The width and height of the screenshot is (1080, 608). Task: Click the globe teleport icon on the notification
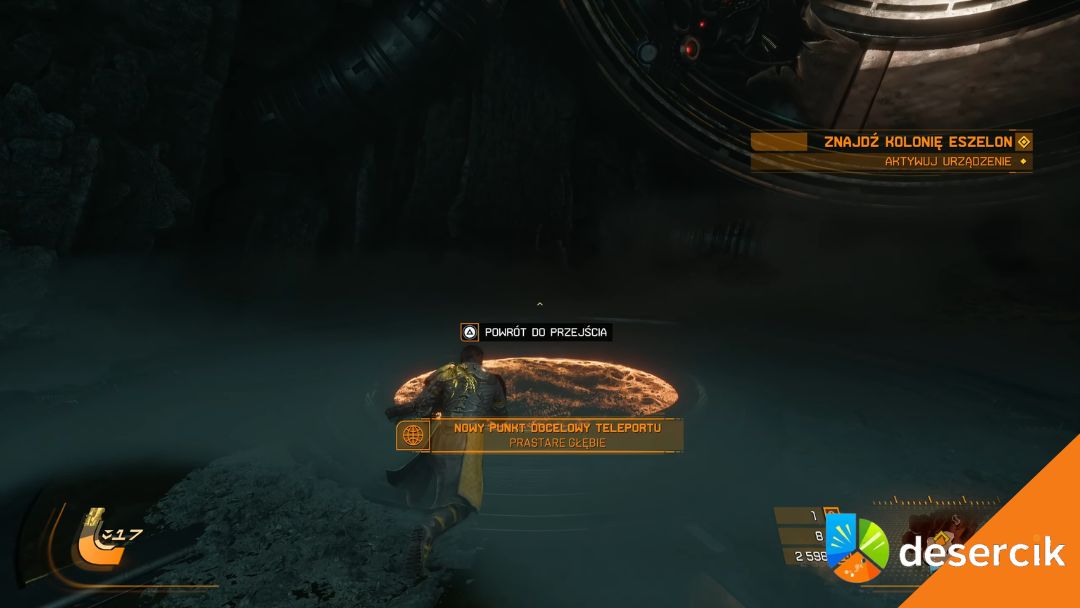tap(412, 435)
